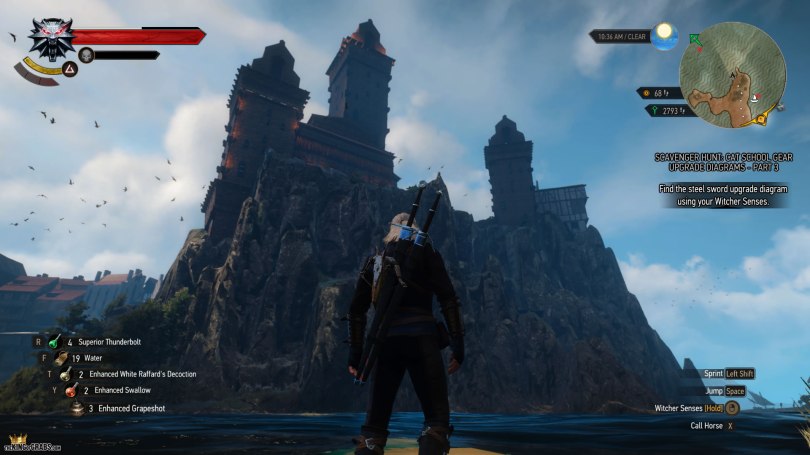Equip the Enhanced Grapeshot bomb slot
This screenshot has height=455, width=810.
[77, 408]
